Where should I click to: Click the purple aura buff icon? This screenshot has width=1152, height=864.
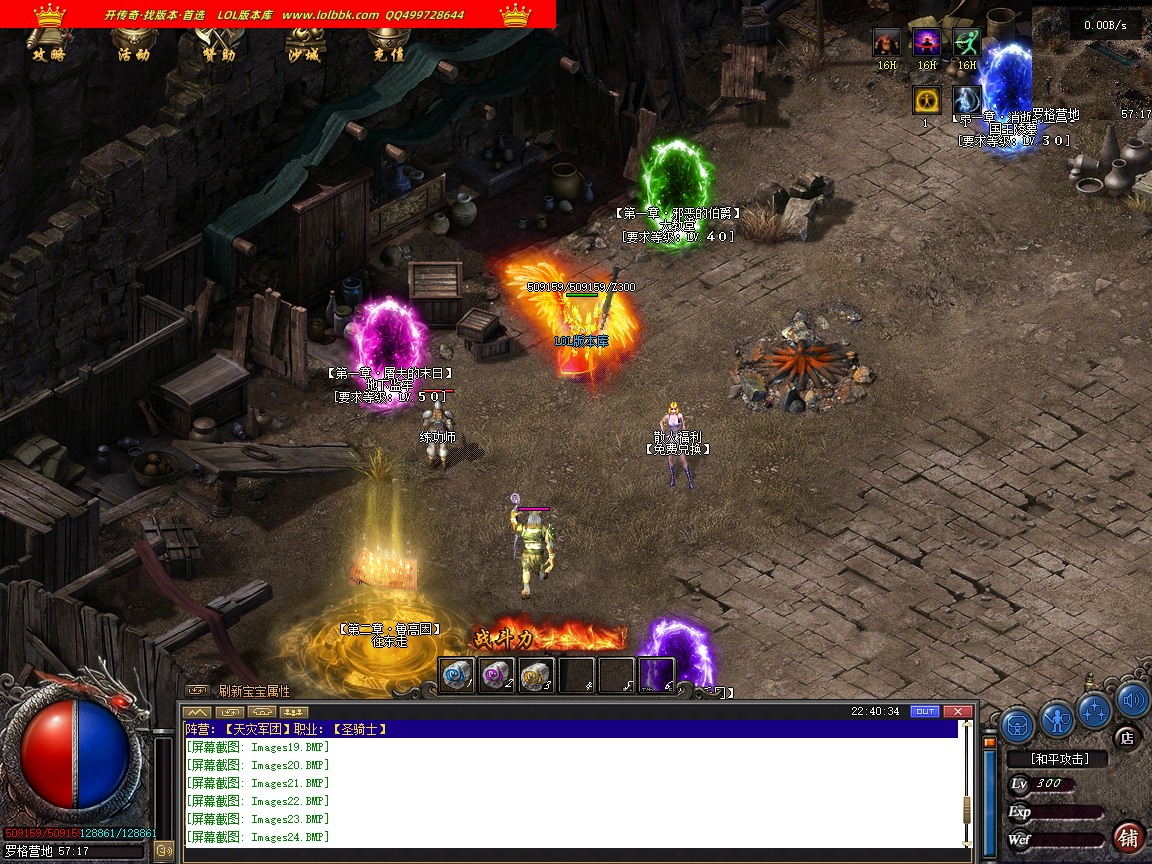927,43
